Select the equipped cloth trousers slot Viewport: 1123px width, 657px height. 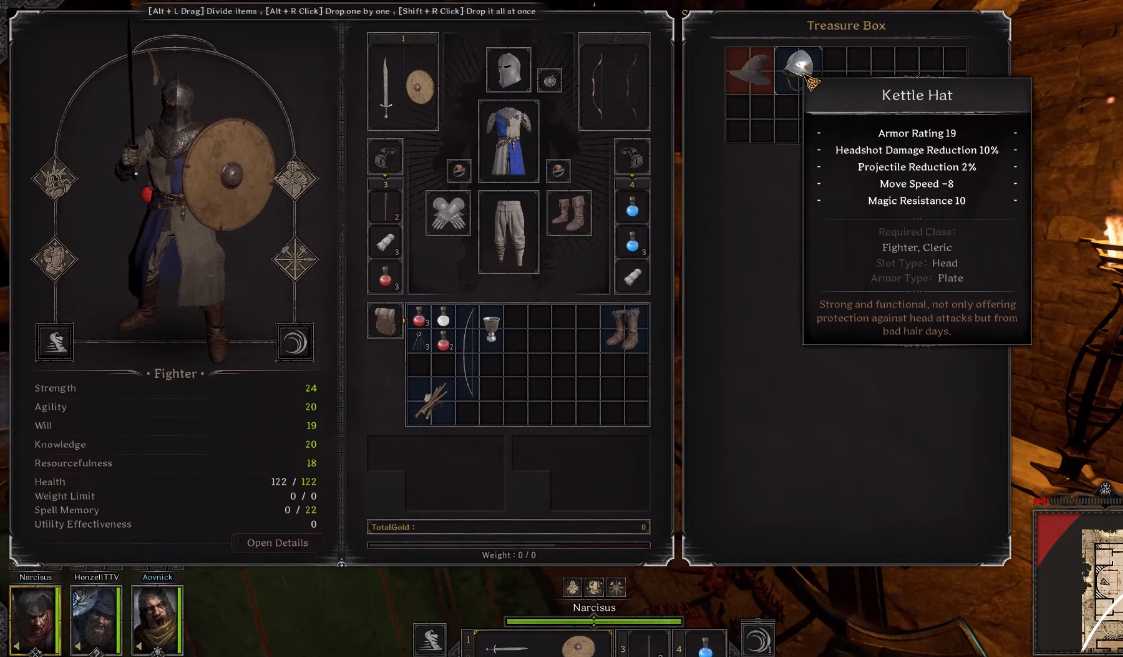click(508, 231)
